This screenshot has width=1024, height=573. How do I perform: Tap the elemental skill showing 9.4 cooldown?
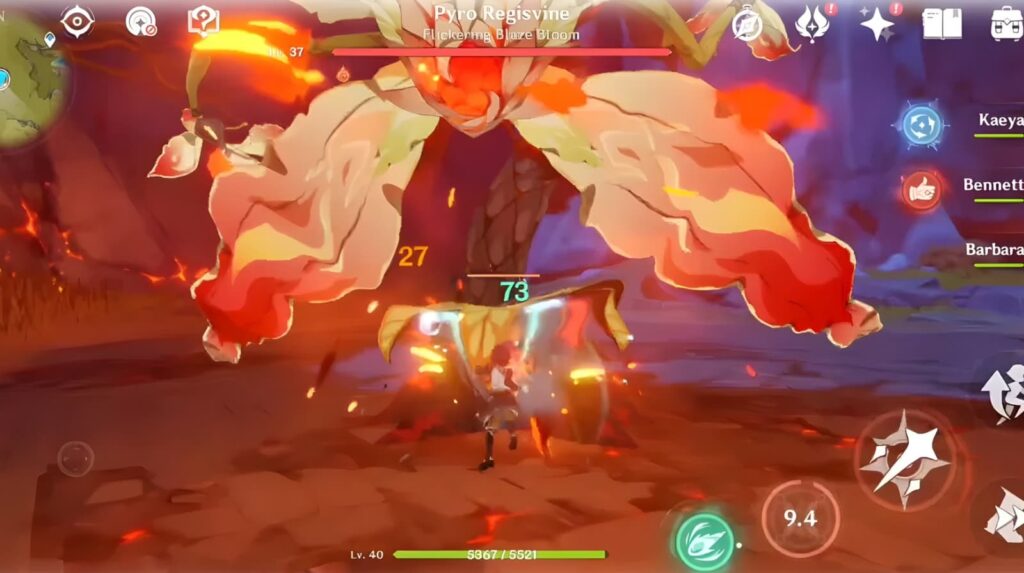pos(800,518)
